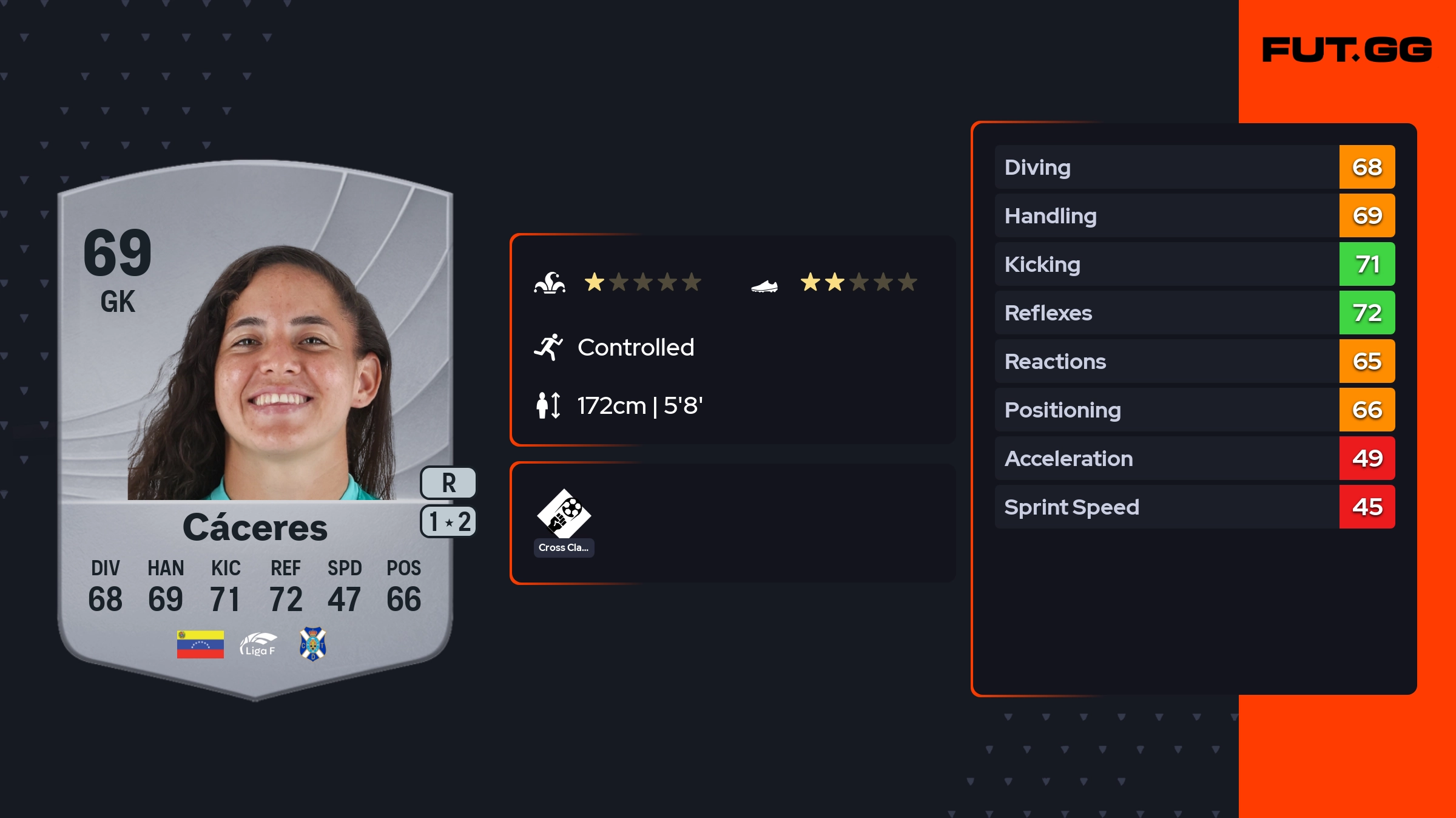The image size is (1456, 818).
Task: Click the Venezuela flag on the card
Action: tap(200, 644)
